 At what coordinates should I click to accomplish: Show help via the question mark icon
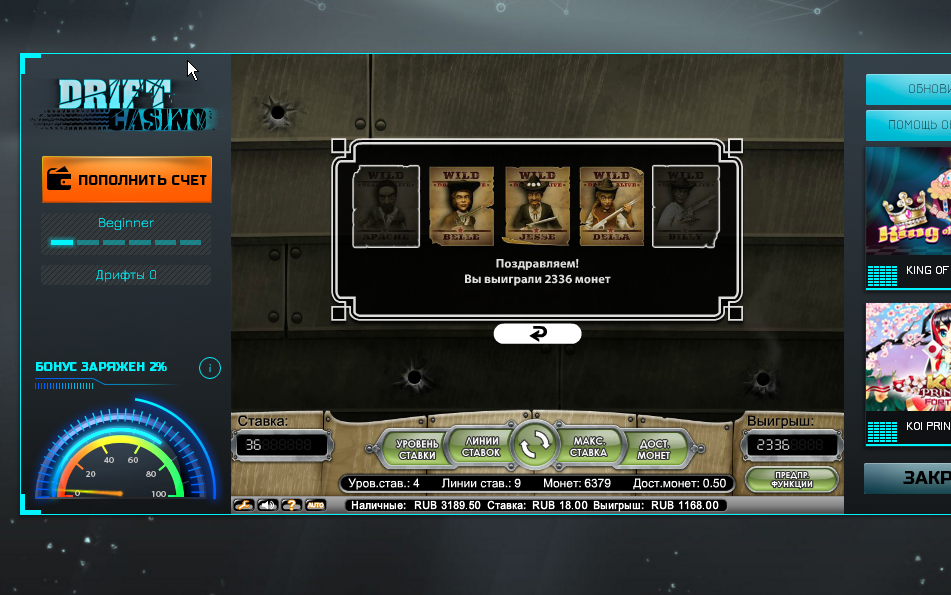[291, 505]
